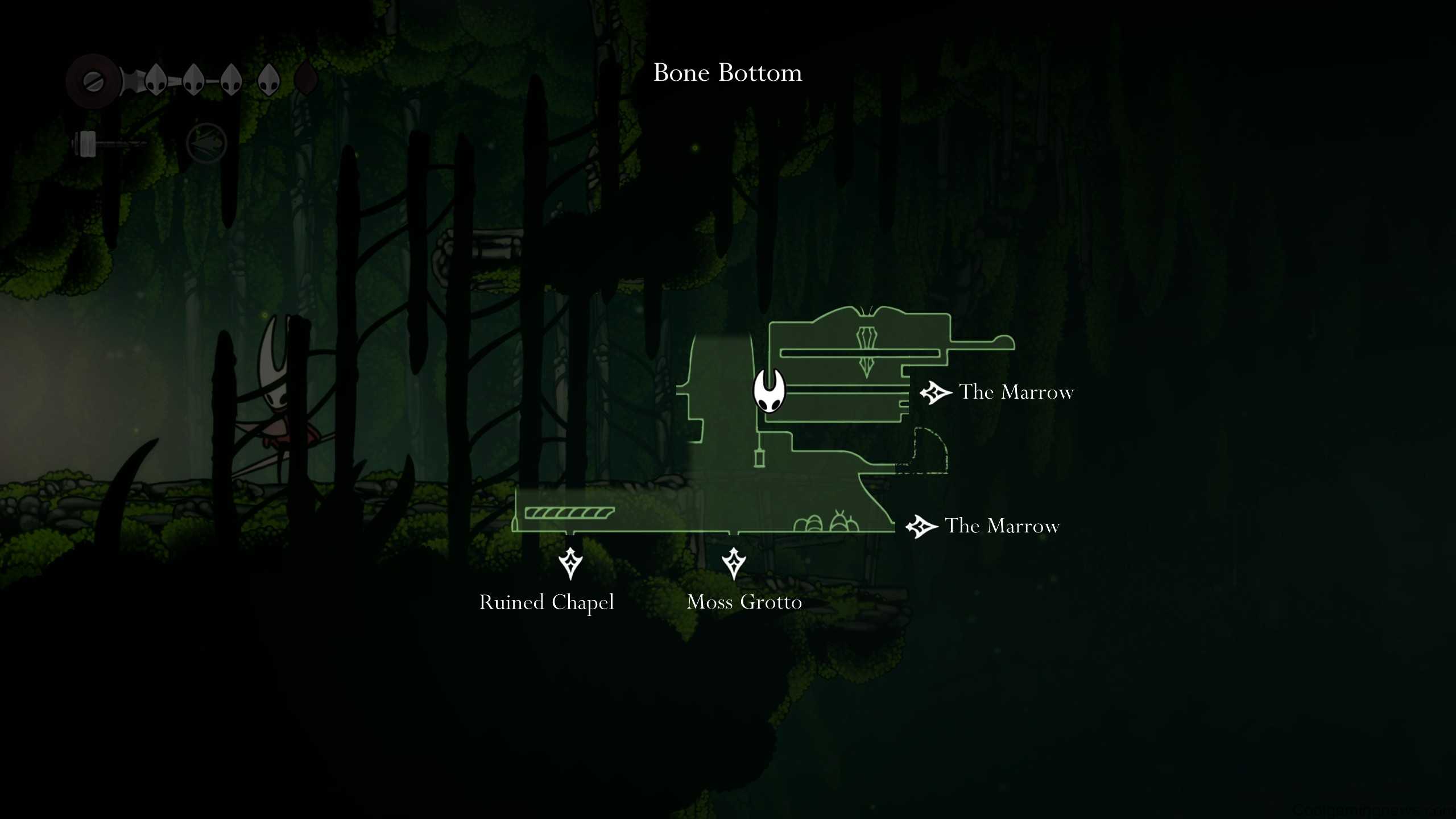Click the equipped tool crest icon below the health
This screenshot has height=819, width=1456.
(207, 142)
